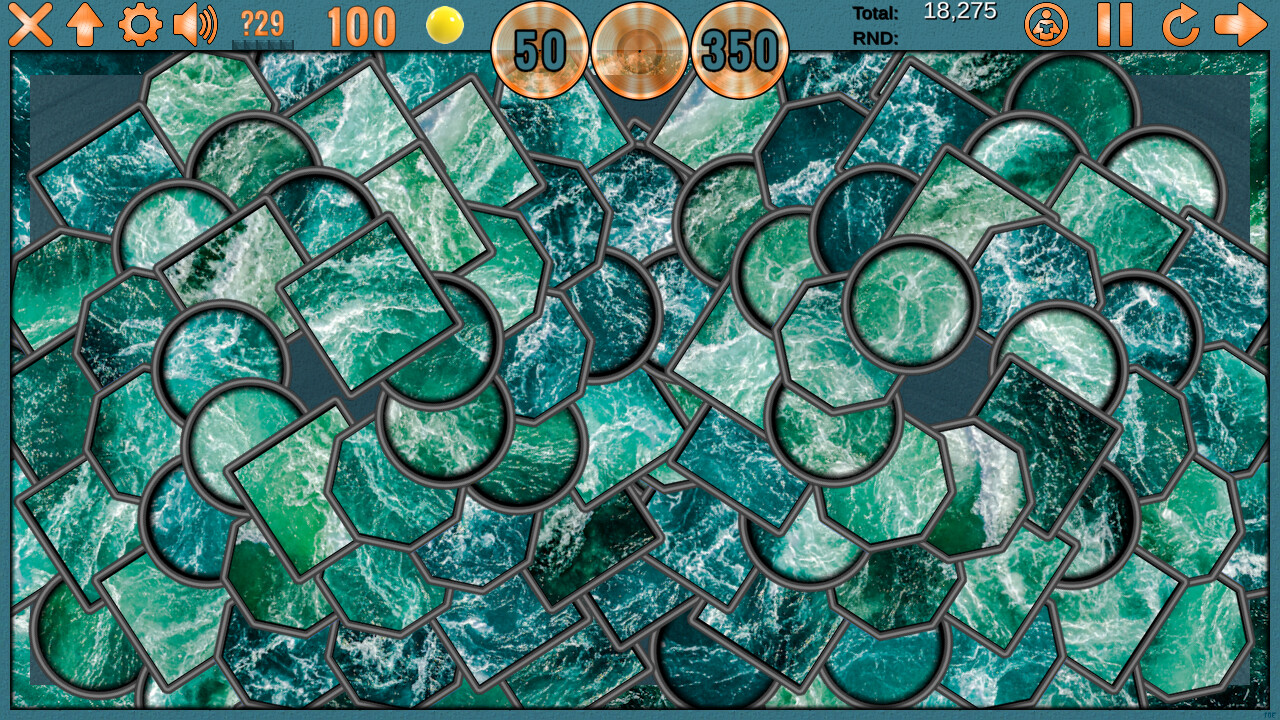Exit the level with the orange X
The image size is (1280, 720).
click(x=30, y=25)
